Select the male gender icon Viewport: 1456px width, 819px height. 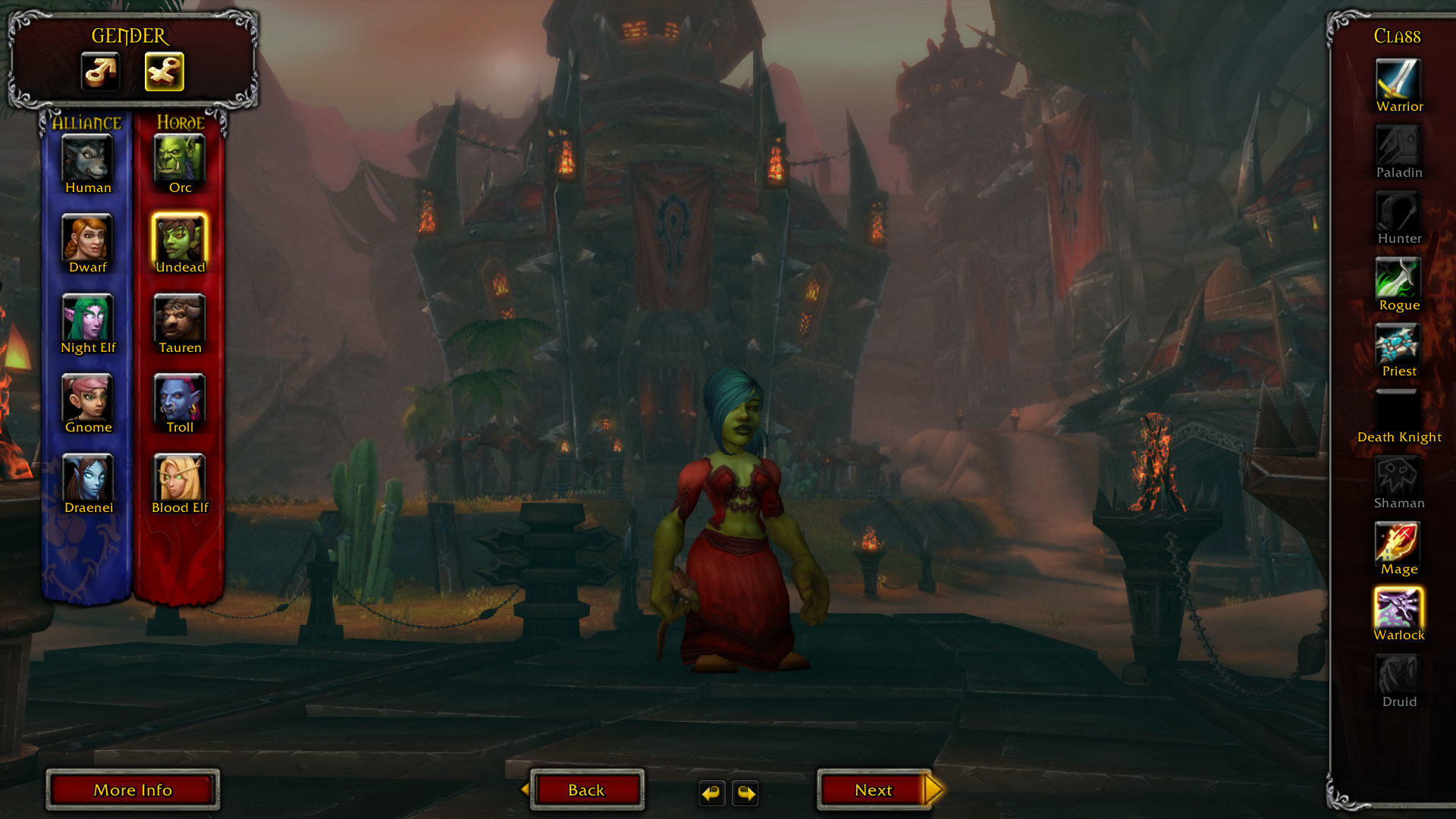click(x=101, y=72)
